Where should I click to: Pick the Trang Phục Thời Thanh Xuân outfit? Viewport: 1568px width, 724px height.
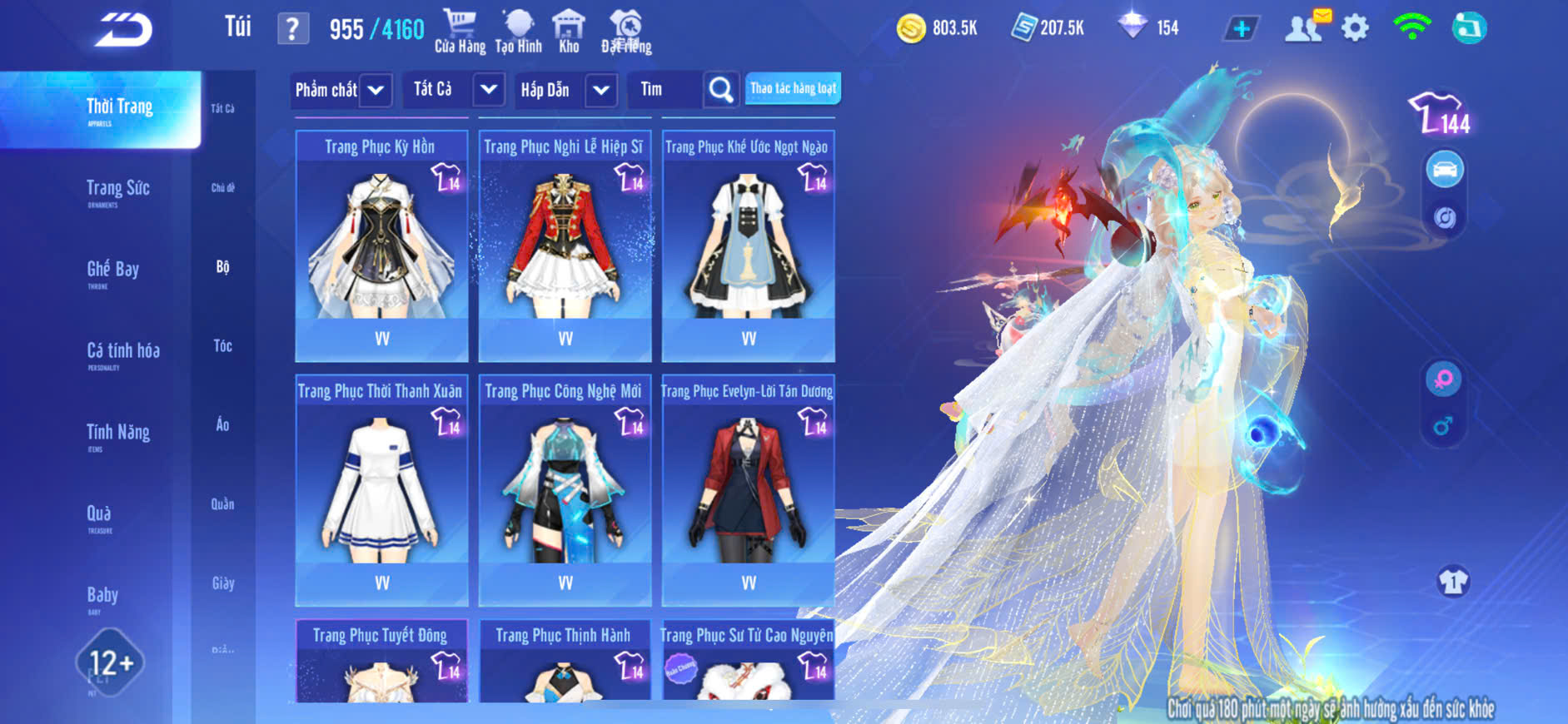click(x=381, y=491)
